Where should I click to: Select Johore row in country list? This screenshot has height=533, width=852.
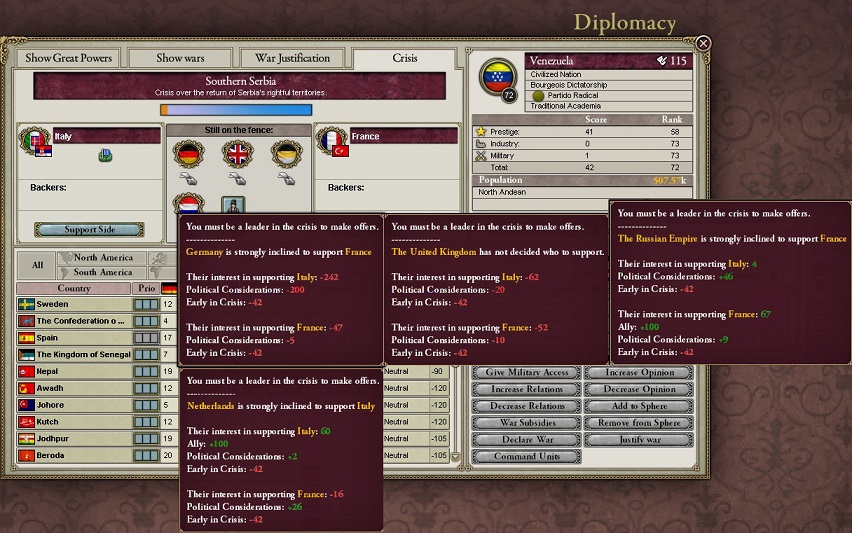coord(74,405)
